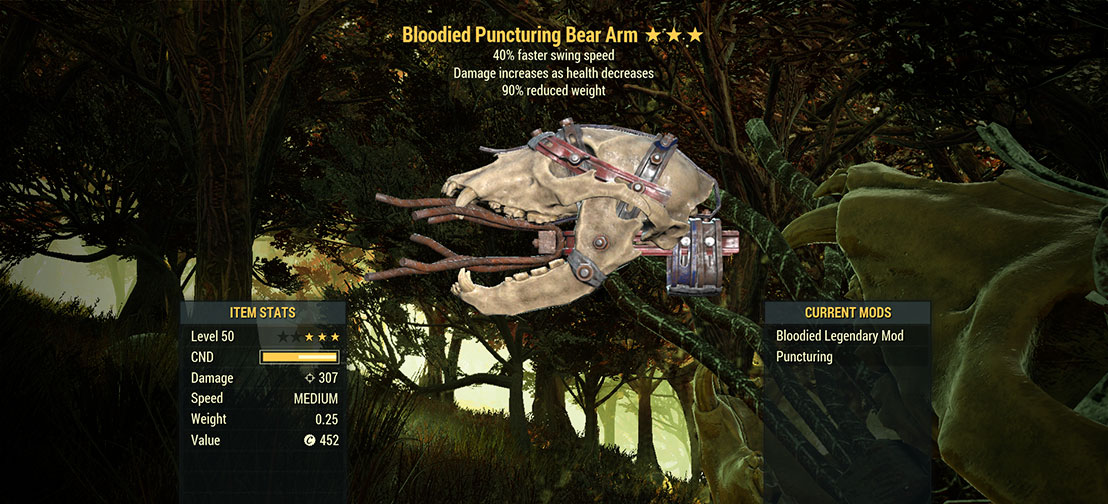The width and height of the screenshot is (1108, 504).
Task: Select the Puncturing mod entry
Action: [x=804, y=357]
